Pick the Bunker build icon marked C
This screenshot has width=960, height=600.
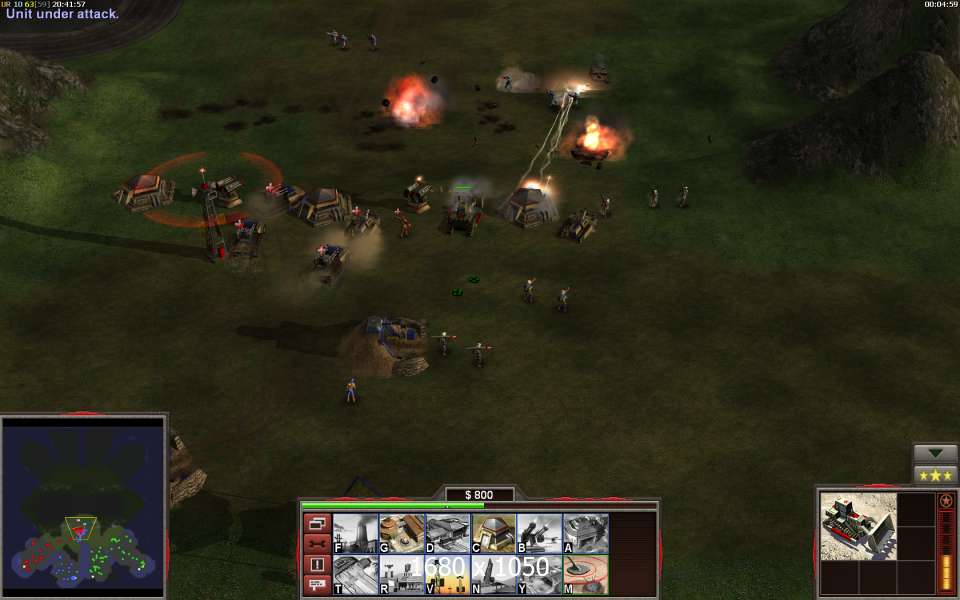click(x=493, y=533)
